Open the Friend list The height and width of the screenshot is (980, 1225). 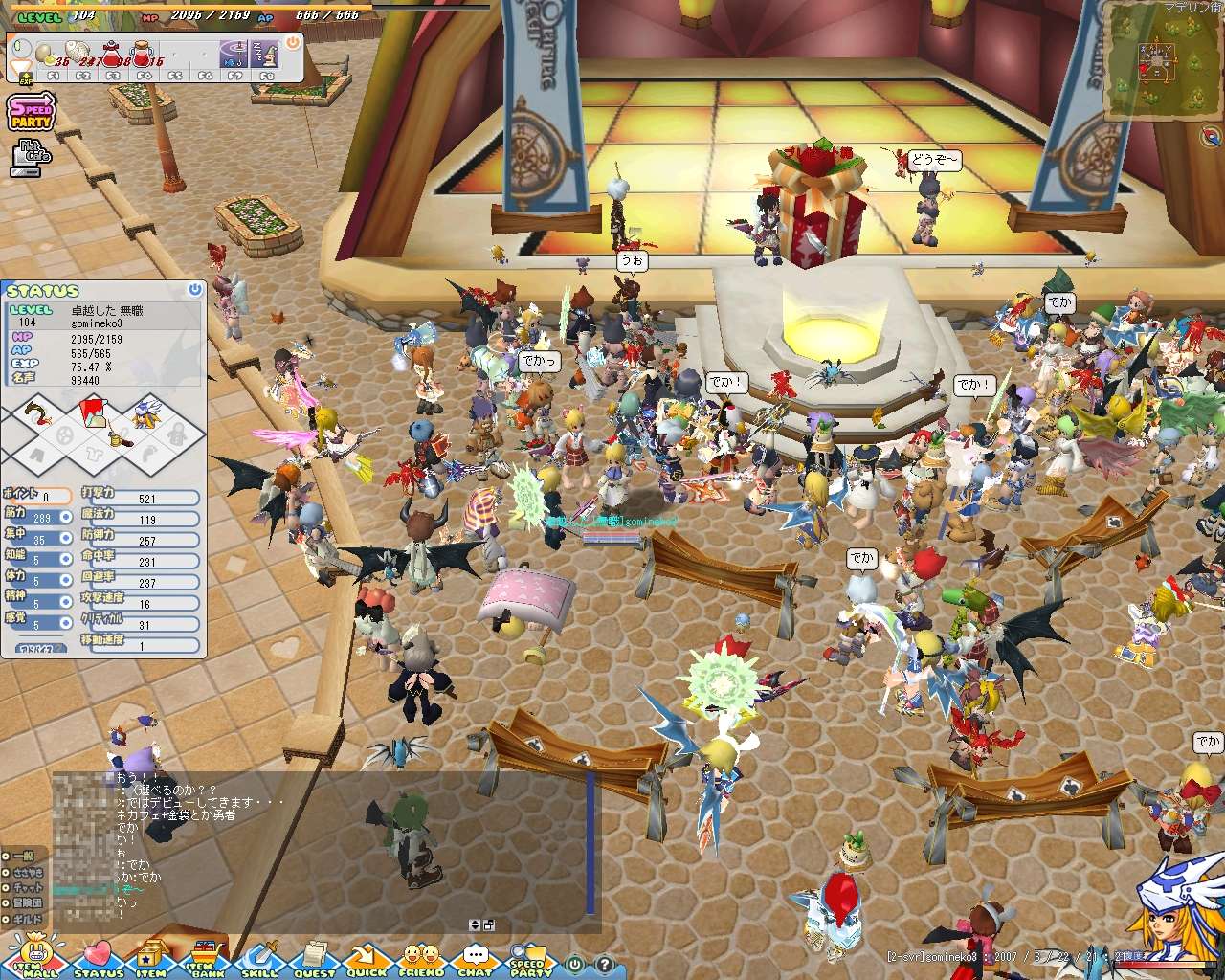(x=421, y=957)
